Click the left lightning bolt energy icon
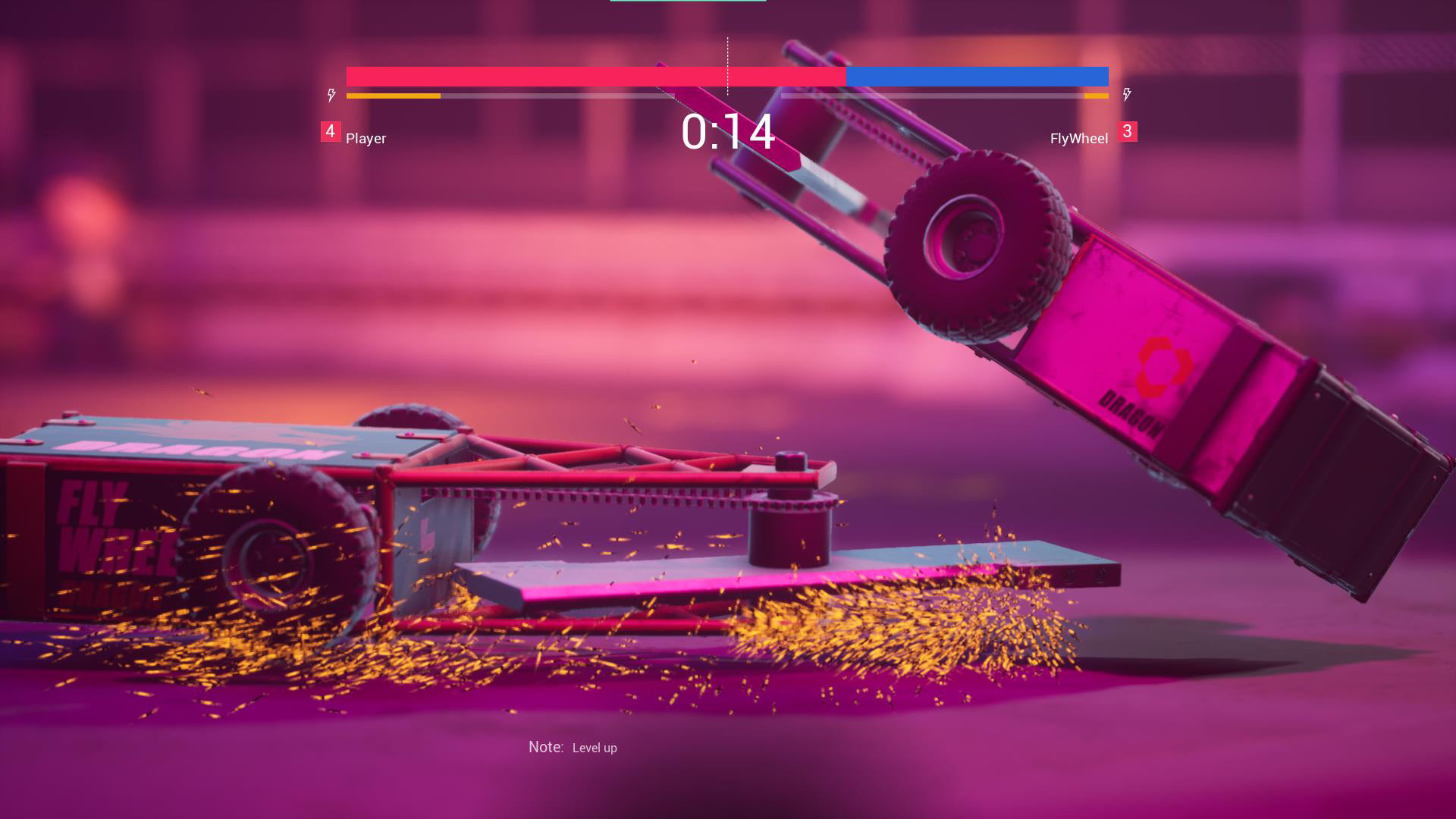1456x819 pixels. [x=331, y=94]
